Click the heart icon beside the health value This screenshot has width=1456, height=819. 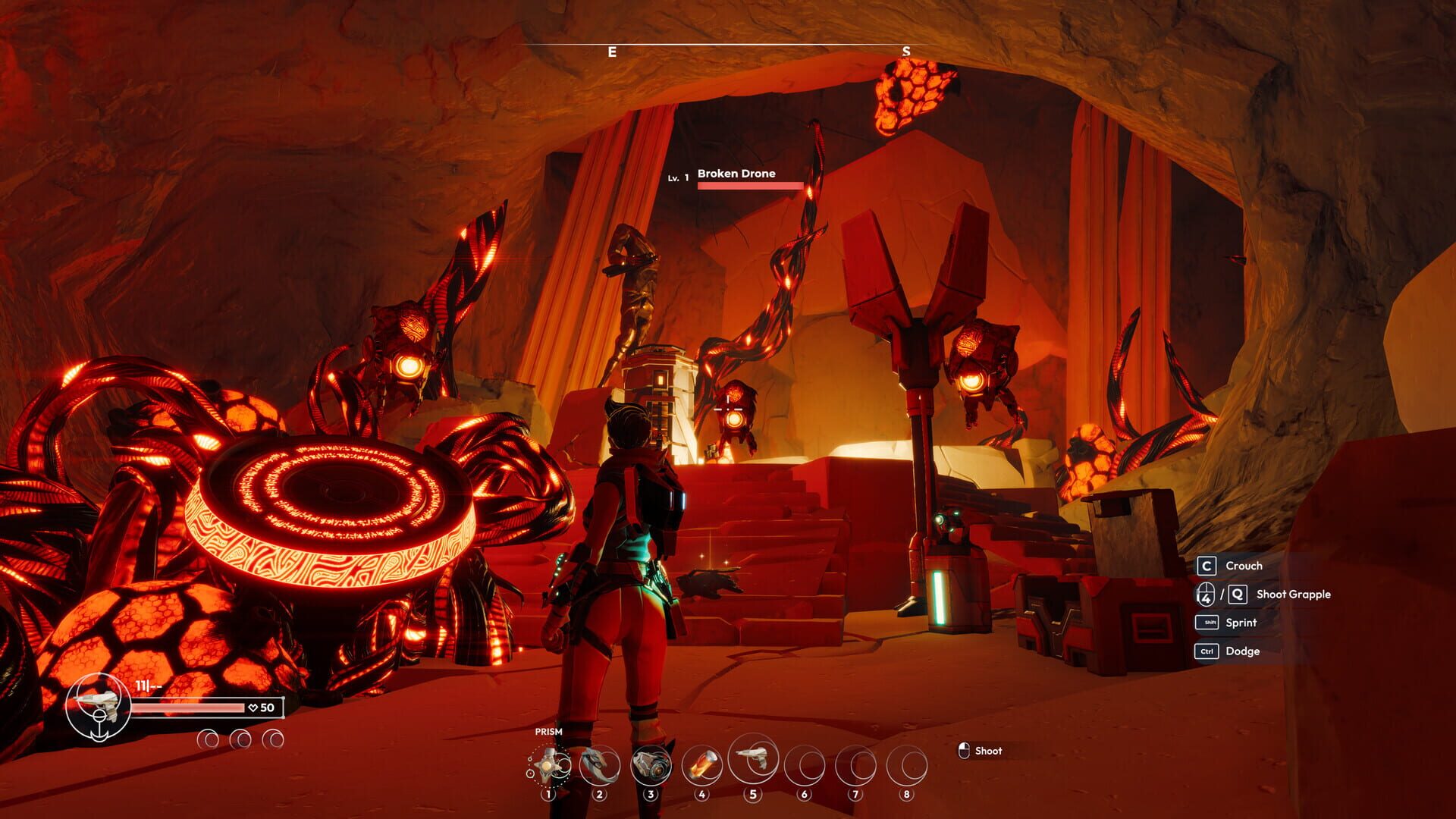251,708
